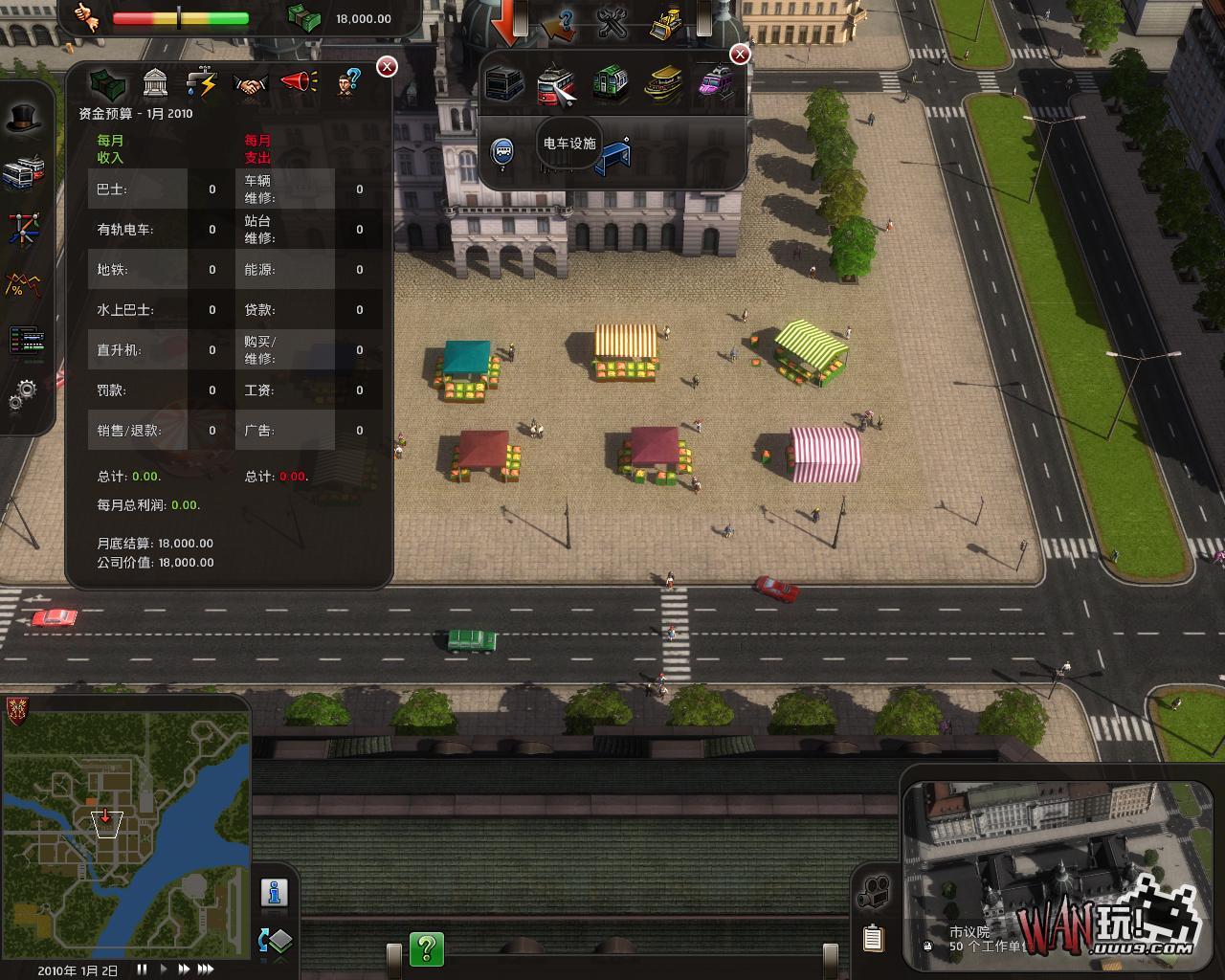Screen dimensions: 1225x980
Task: Open the handshake wages tab
Action: [x=251, y=84]
